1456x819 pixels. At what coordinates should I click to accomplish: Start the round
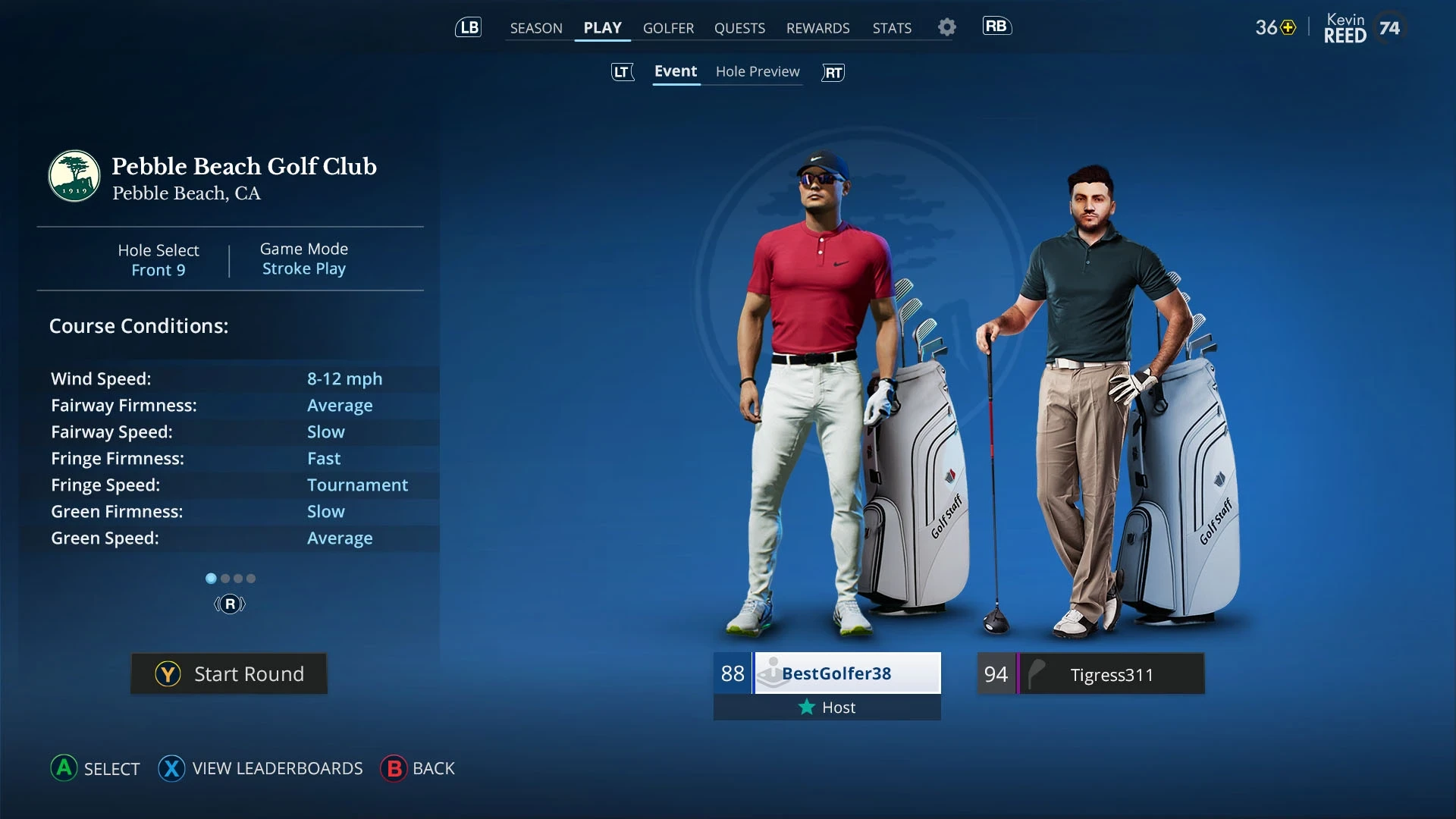pyautogui.click(x=229, y=673)
